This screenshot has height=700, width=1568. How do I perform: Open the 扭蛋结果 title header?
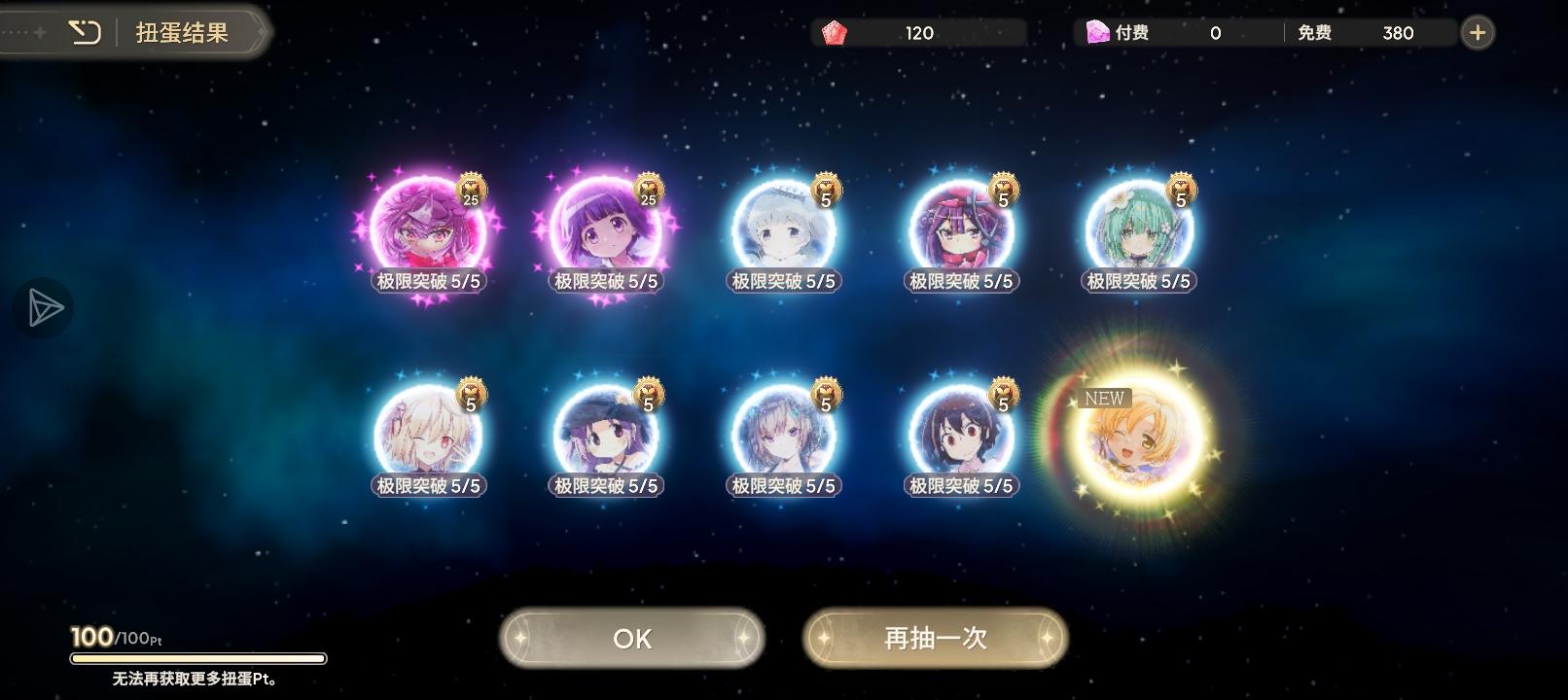tap(181, 31)
